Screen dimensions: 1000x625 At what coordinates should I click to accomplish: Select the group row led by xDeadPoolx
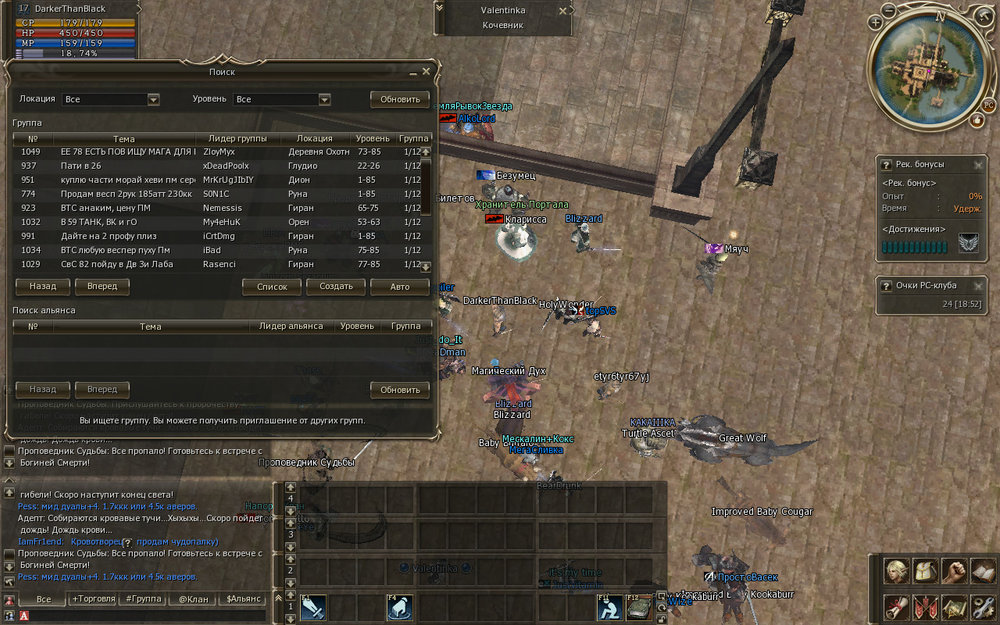[x=220, y=166]
